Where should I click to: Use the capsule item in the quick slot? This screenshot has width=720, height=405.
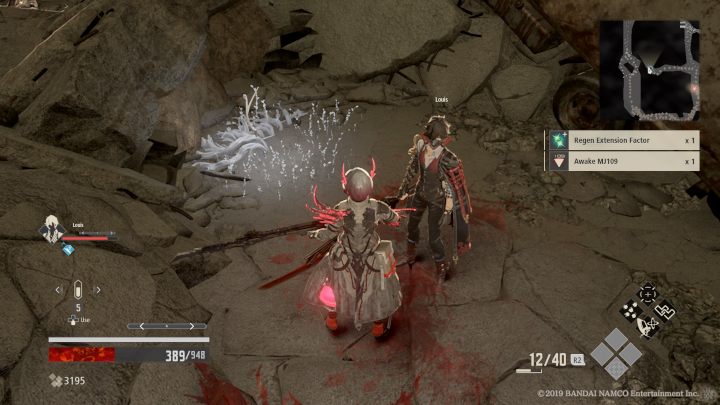click(x=76, y=290)
